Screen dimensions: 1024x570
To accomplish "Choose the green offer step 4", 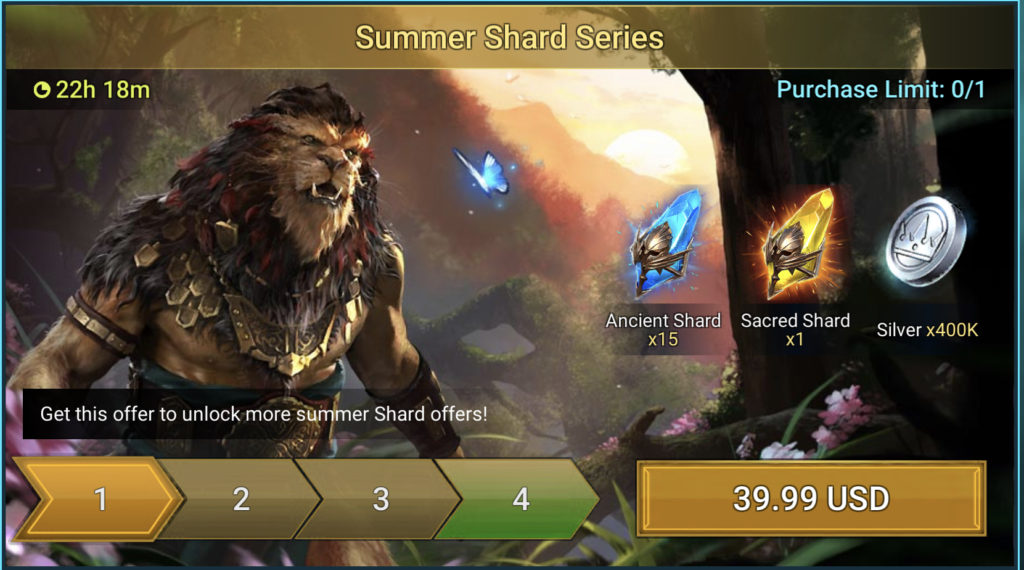I will click(521, 498).
